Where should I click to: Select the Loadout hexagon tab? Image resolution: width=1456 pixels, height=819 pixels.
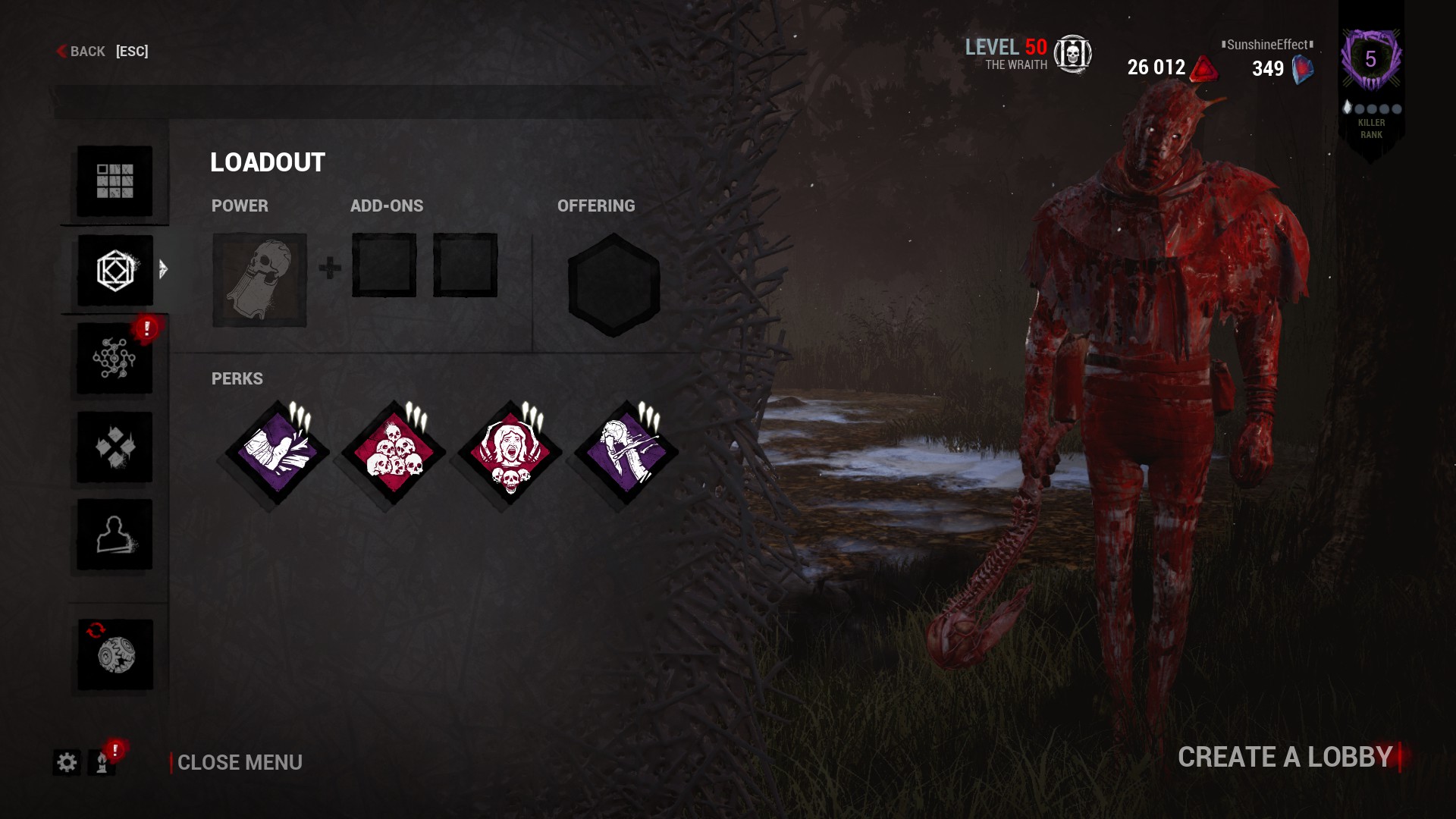tap(115, 271)
